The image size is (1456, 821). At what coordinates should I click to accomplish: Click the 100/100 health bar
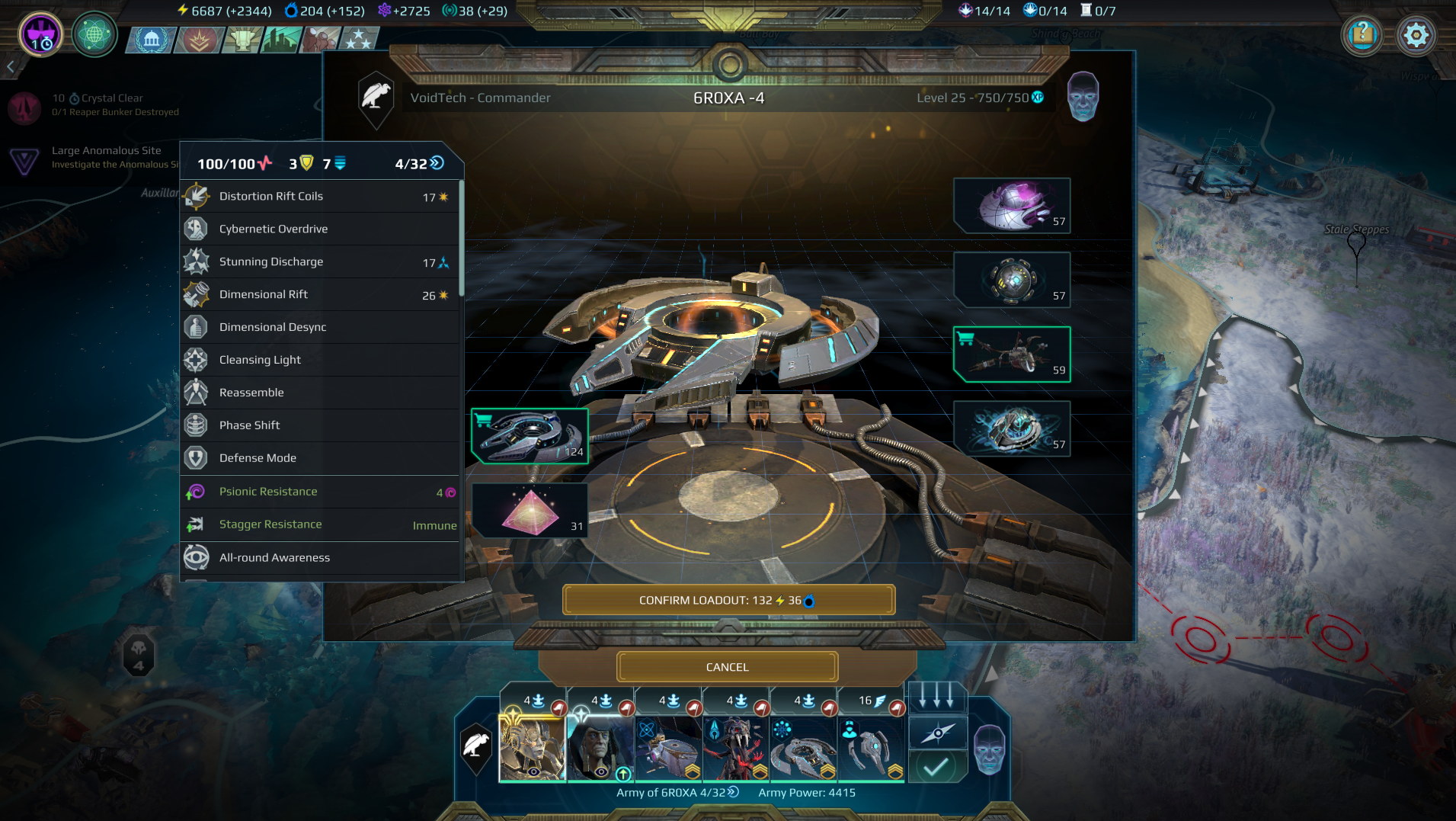231,163
